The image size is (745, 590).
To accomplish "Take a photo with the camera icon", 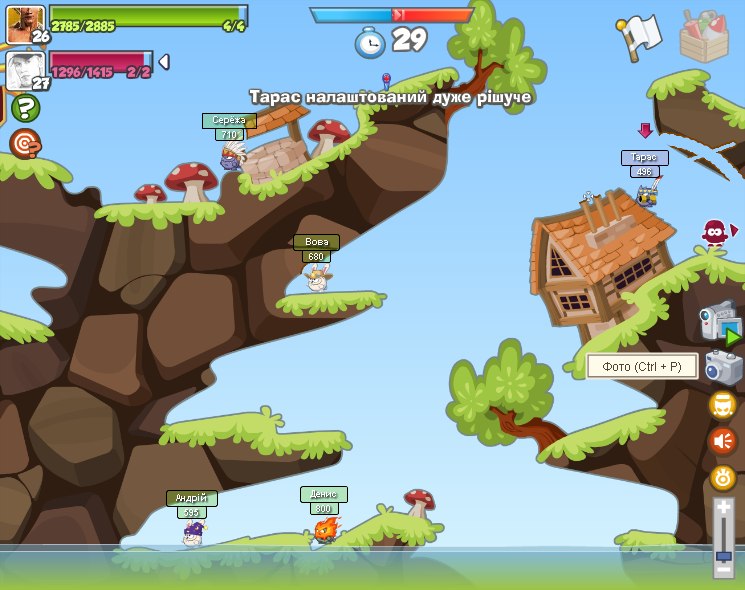I will click(723, 367).
